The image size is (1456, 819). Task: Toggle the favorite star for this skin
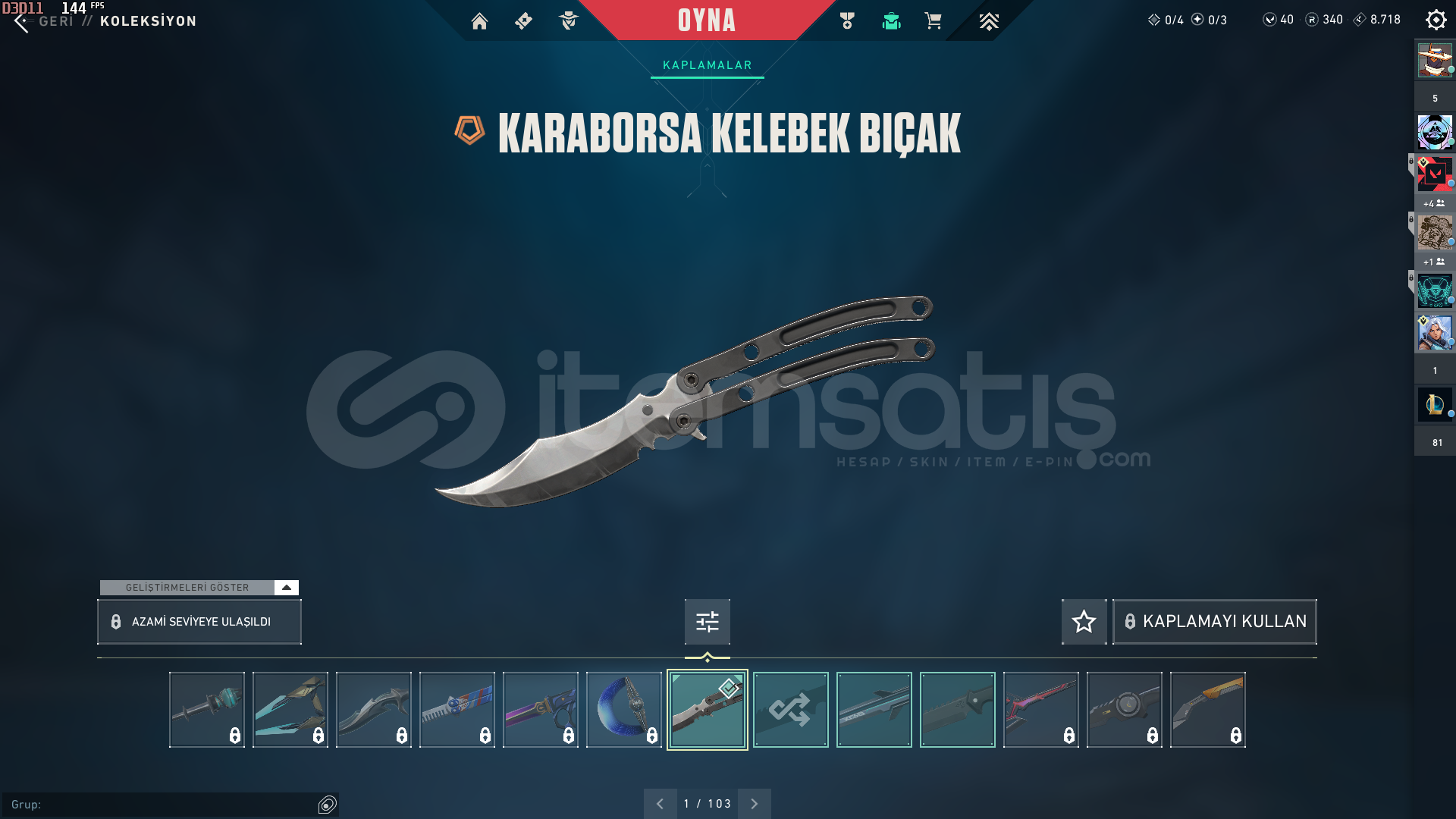point(1083,621)
